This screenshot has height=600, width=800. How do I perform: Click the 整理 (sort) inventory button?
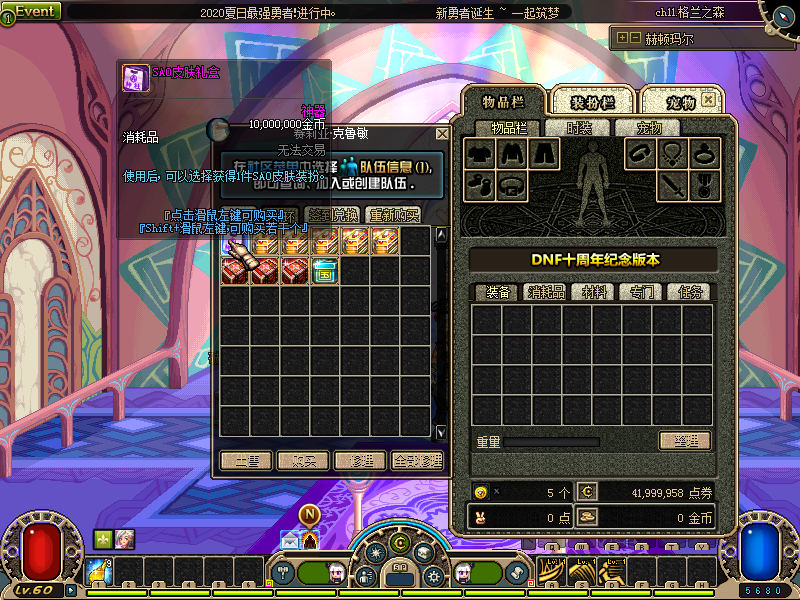click(x=684, y=441)
